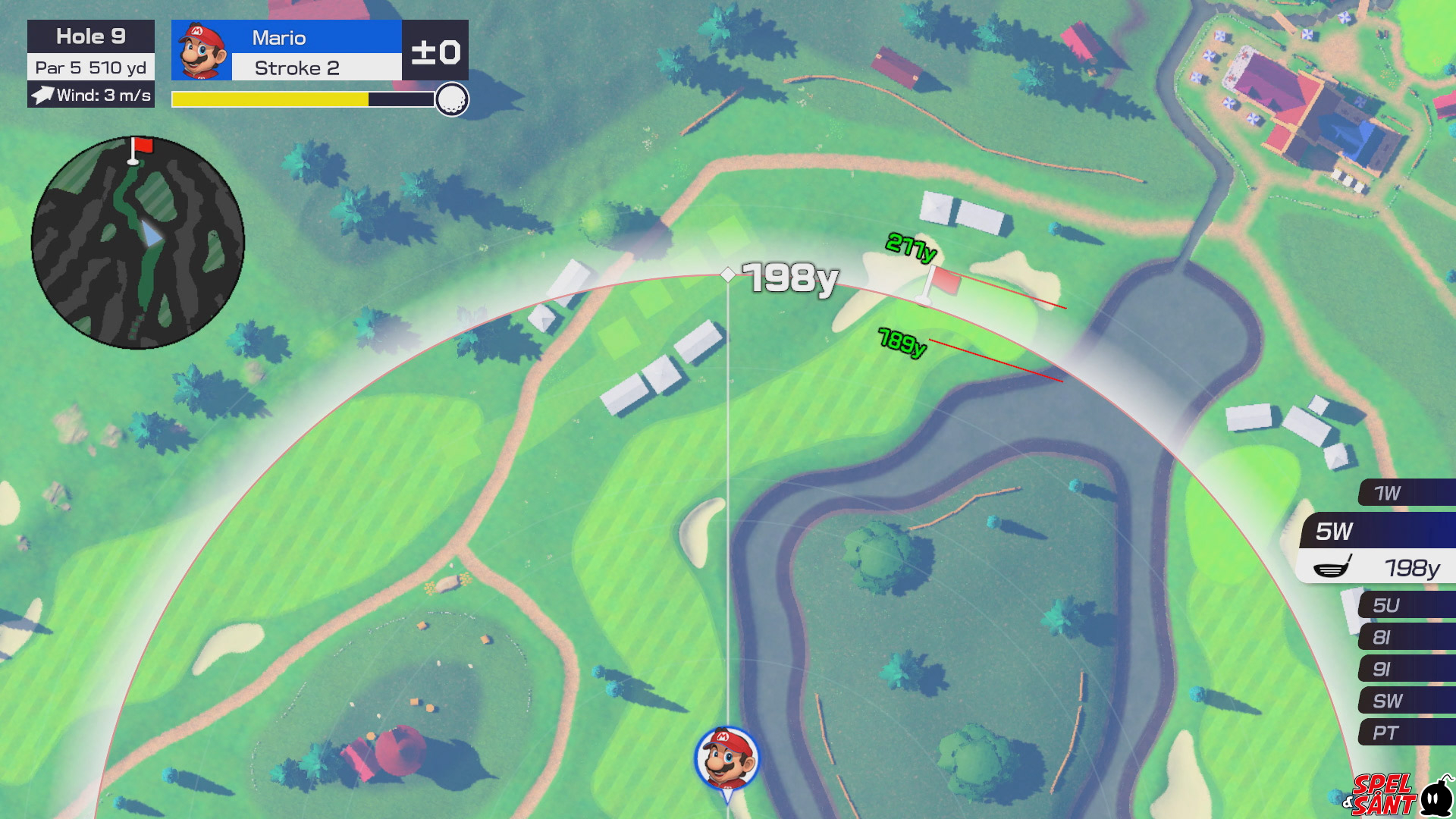Click the circular course minimap
Screen dimensions: 1456x819
[137, 243]
